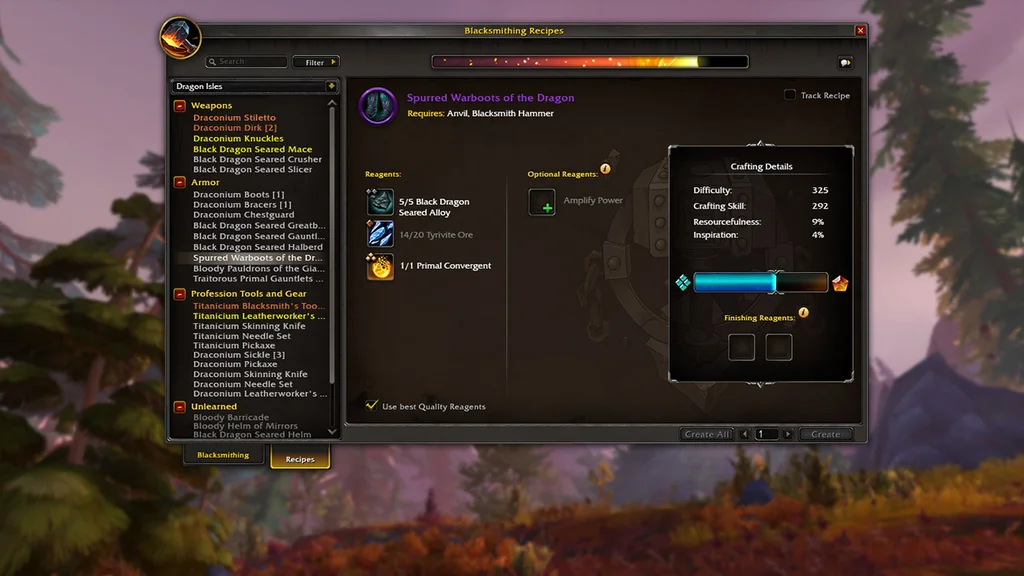Click the Primal Convergent reagent icon
Viewport: 1024px width, 576px height.
(380, 267)
